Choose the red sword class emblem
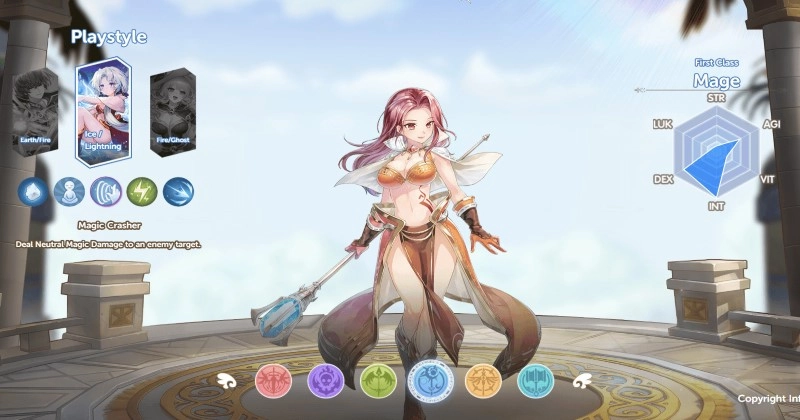800x420 pixels. pos(272,379)
